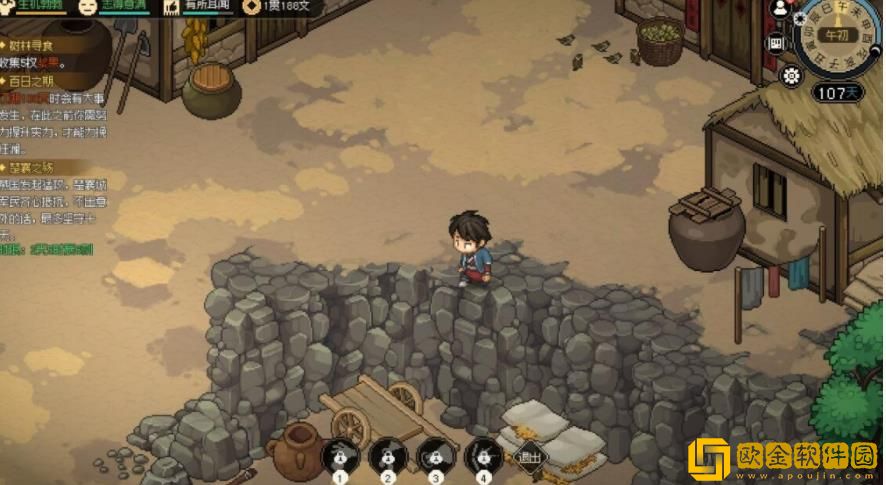This screenshot has height=485, width=886.
Task: Select the locked skill slot numbered 3
Action: coord(435,456)
